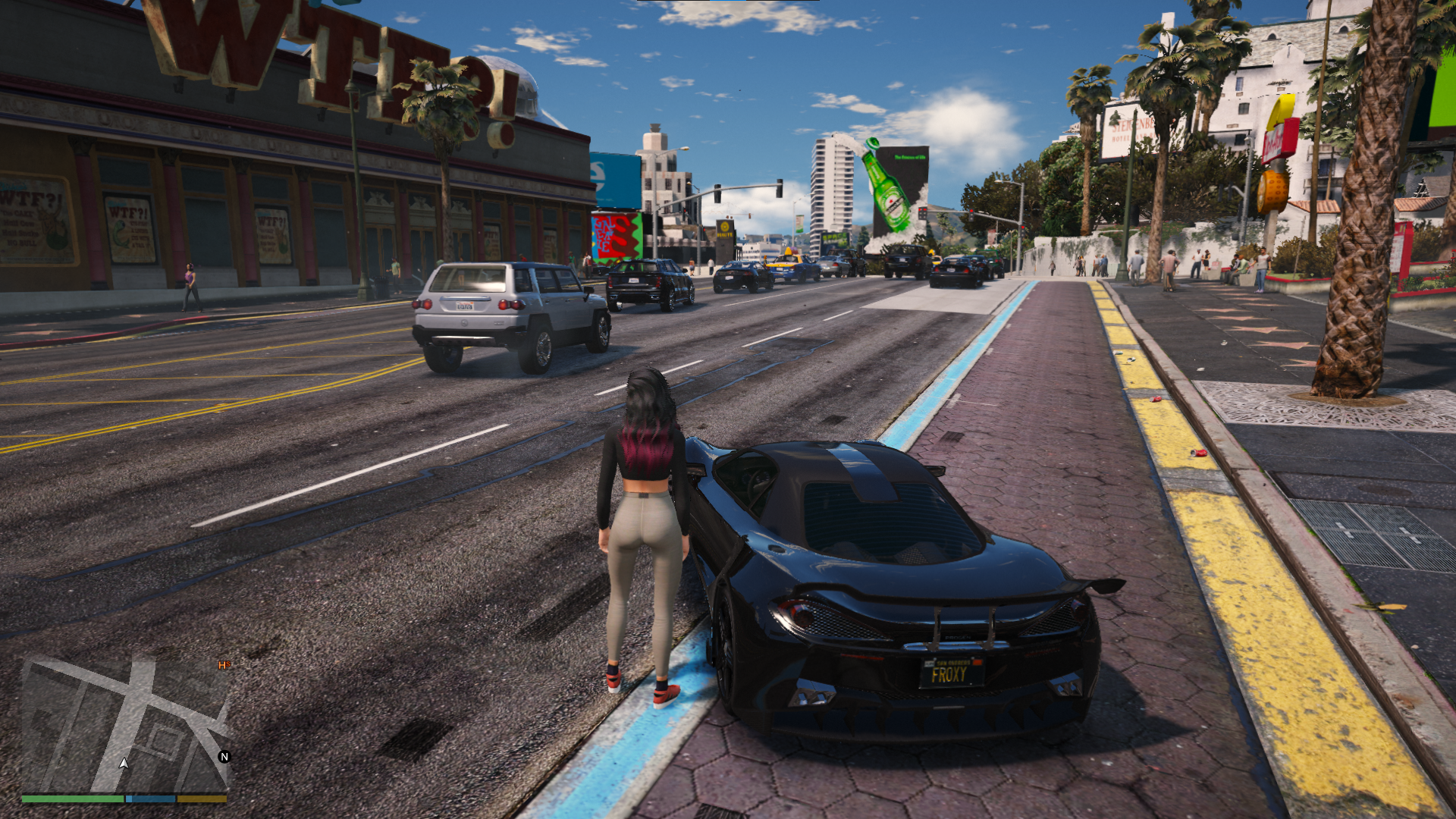1456x819 pixels.
Task: Select the white player arrow on minimap
Action: click(124, 763)
